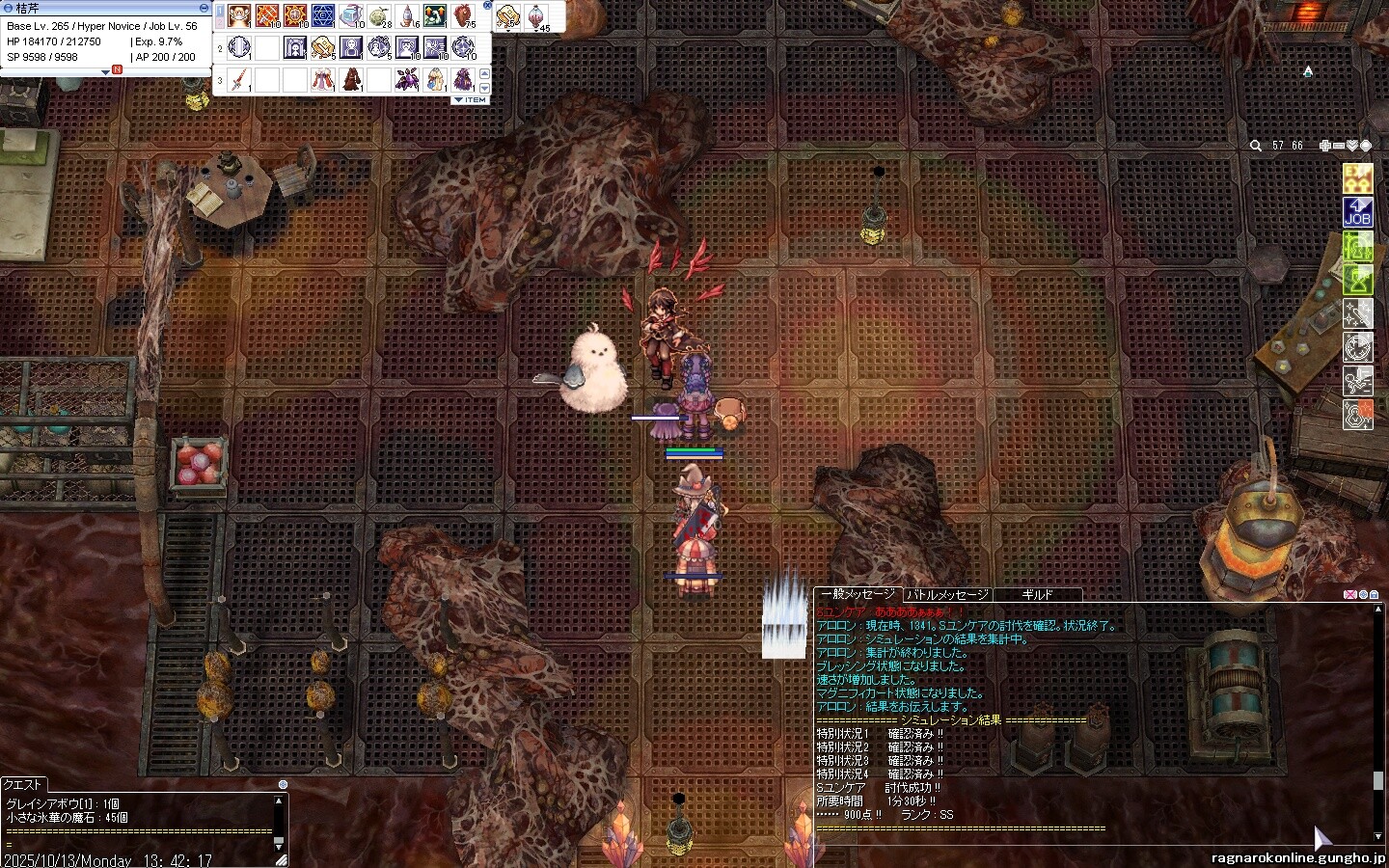1389x868 pixels.
Task: Zoom out the minimap with minus button
Action: click(x=1339, y=146)
